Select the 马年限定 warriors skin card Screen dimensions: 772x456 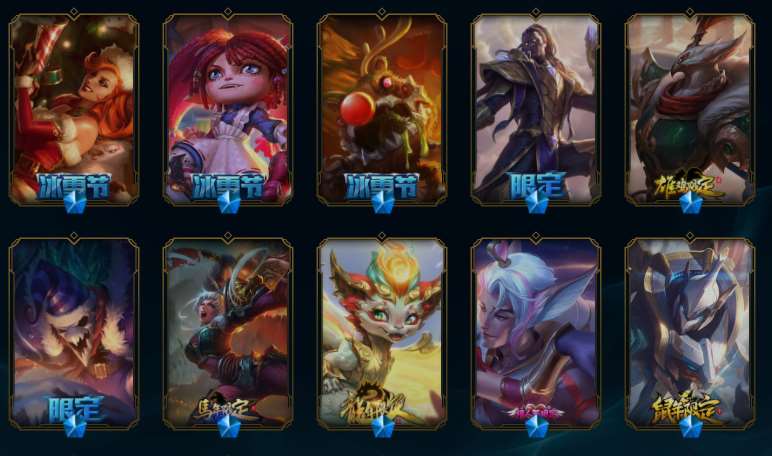228,334
